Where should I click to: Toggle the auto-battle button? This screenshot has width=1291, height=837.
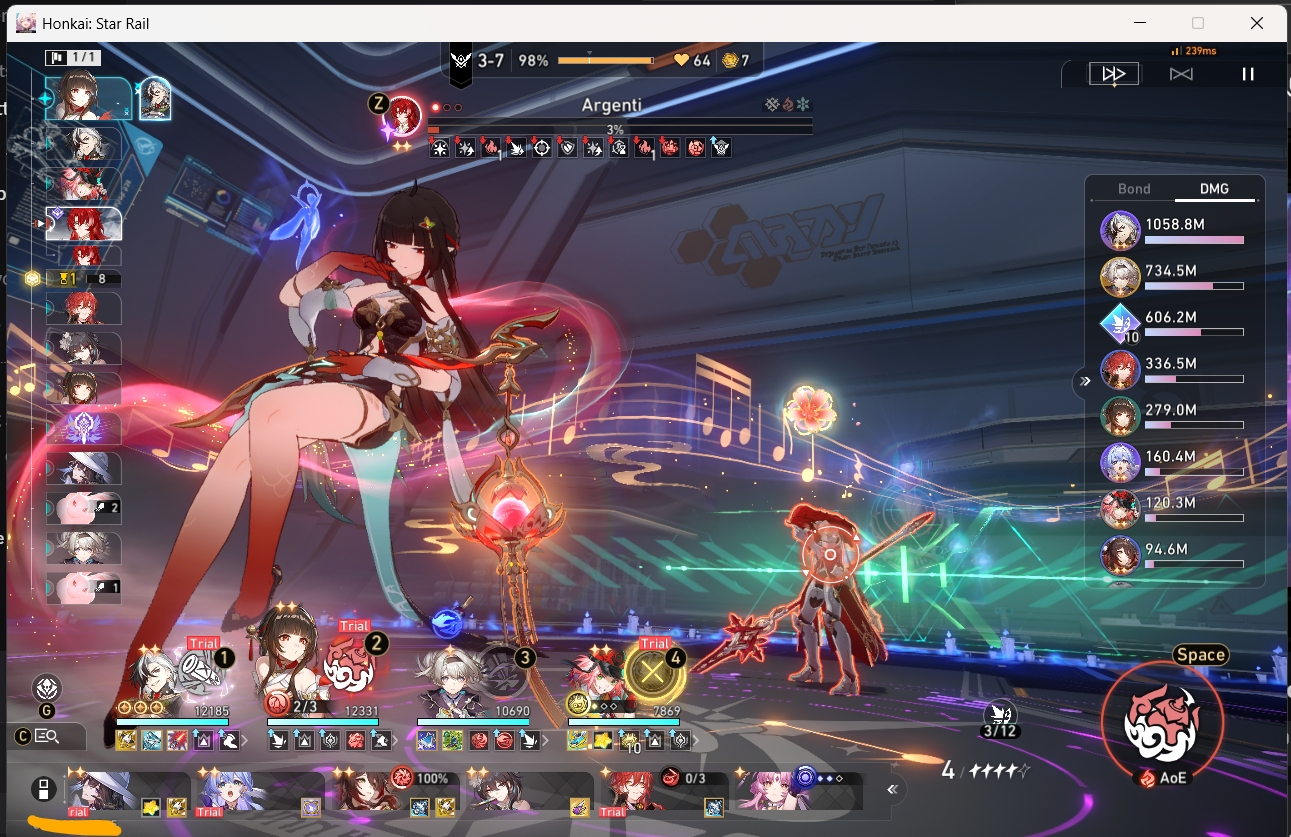pos(1181,74)
